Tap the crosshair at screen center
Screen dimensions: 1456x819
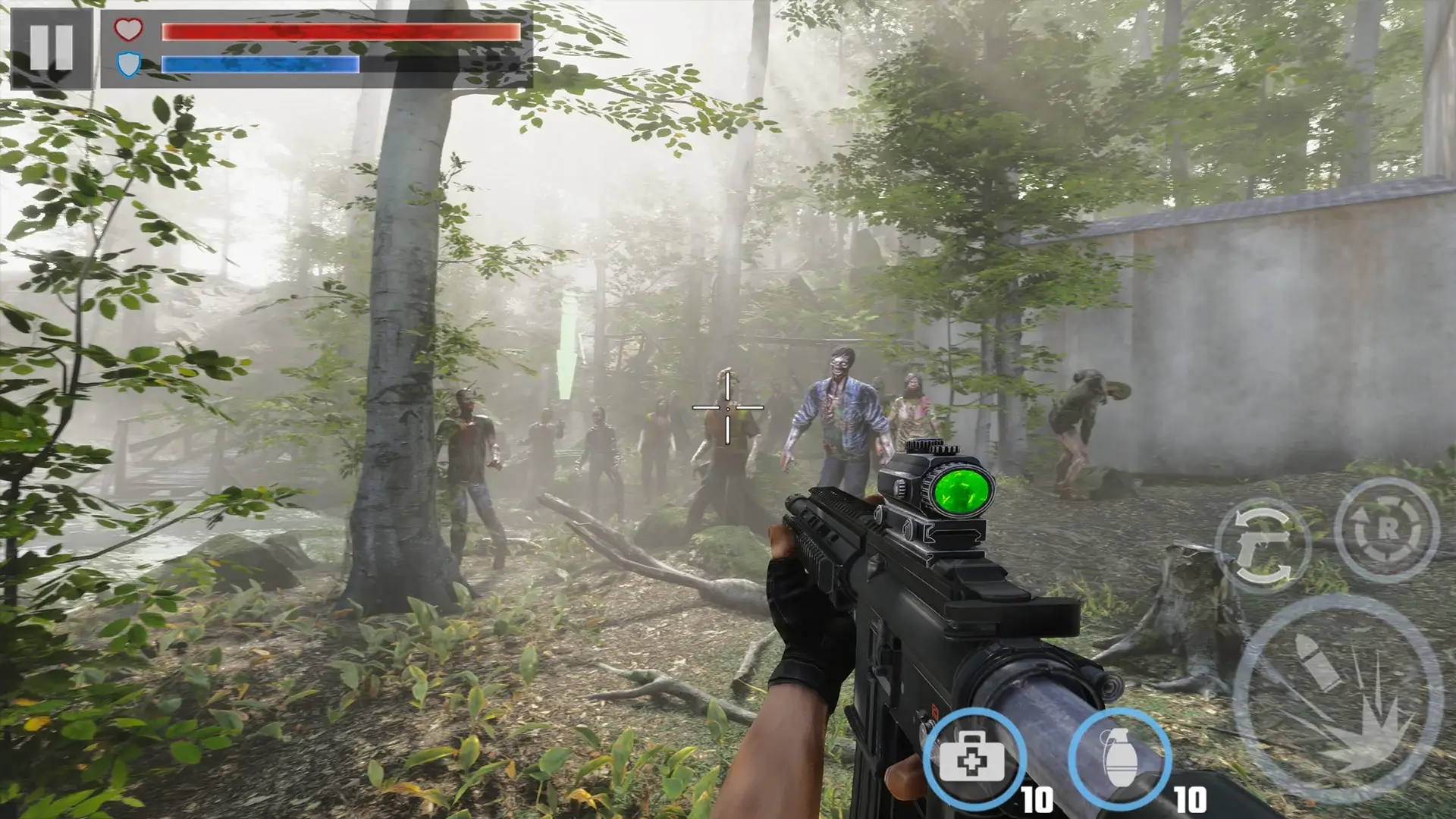pyautogui.click(x=728, y=409)
